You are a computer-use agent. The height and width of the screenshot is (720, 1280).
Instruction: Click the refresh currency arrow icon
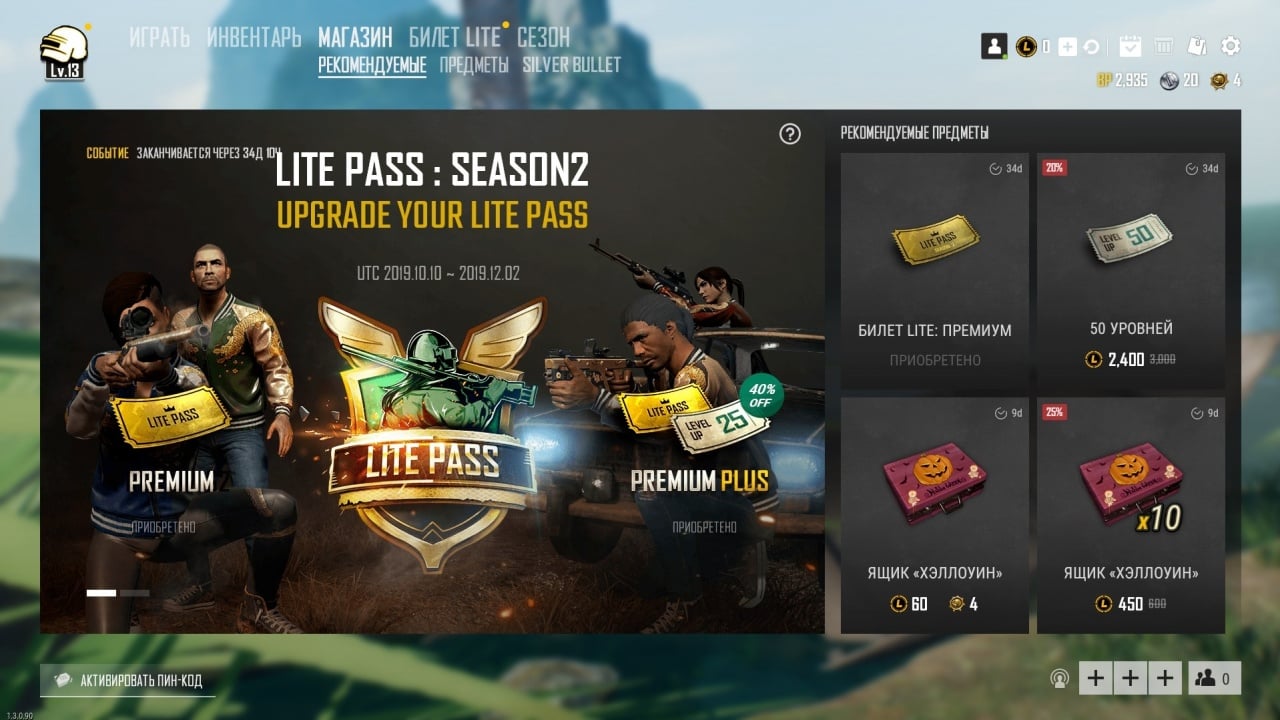[1091, 47]
